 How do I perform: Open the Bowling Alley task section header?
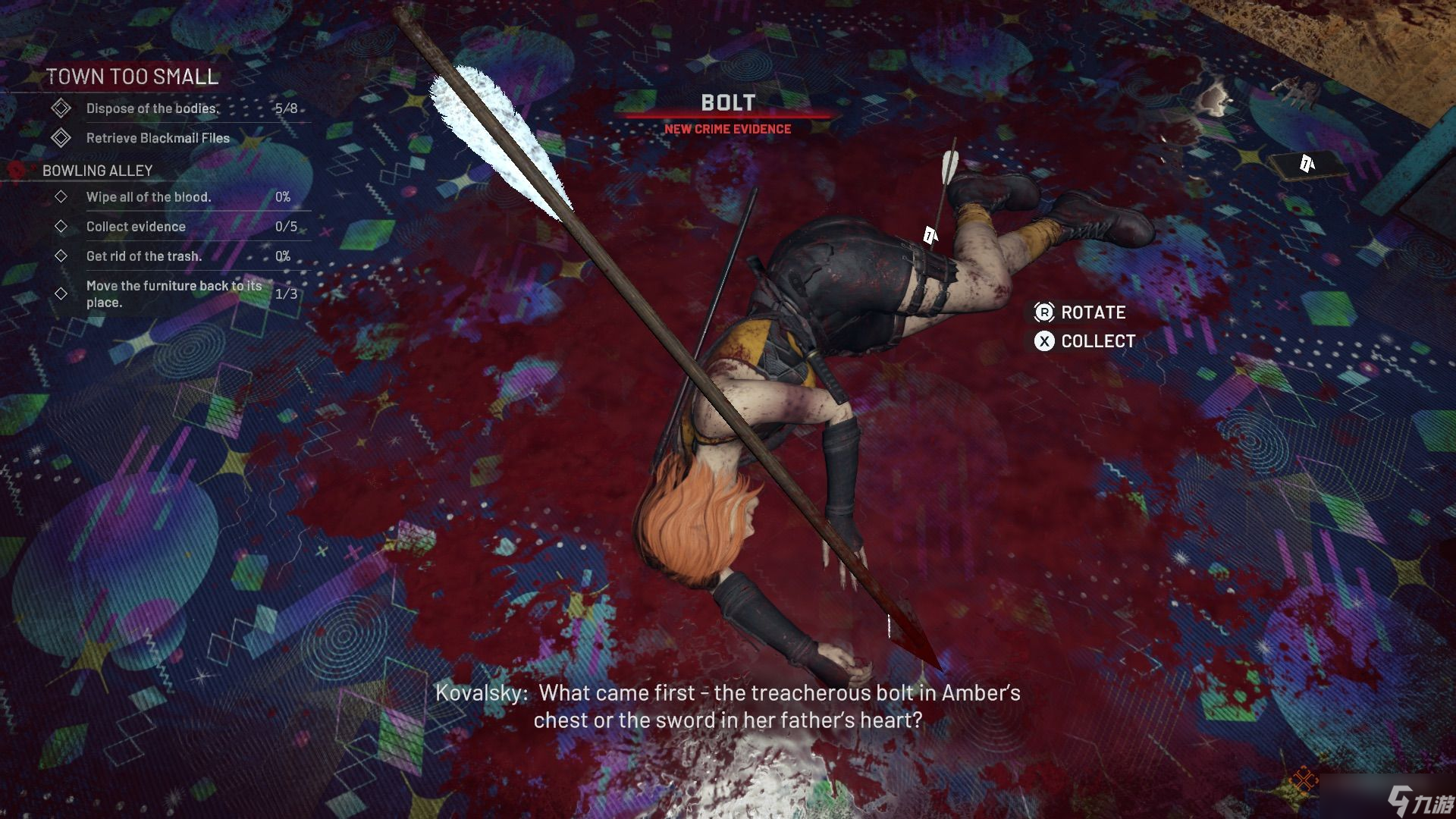[x=98, y=171]
